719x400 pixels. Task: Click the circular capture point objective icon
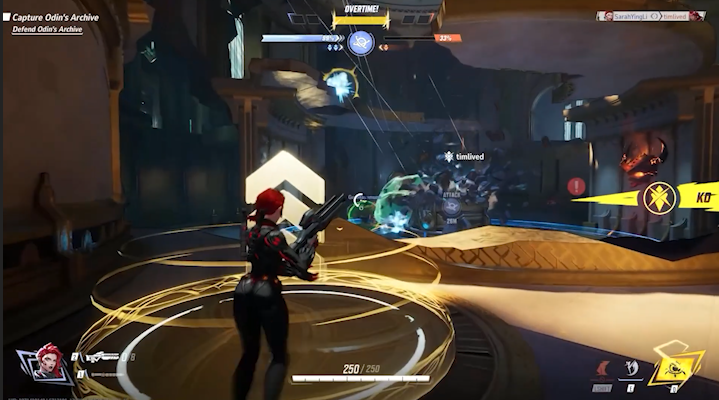tap(361, 42)
